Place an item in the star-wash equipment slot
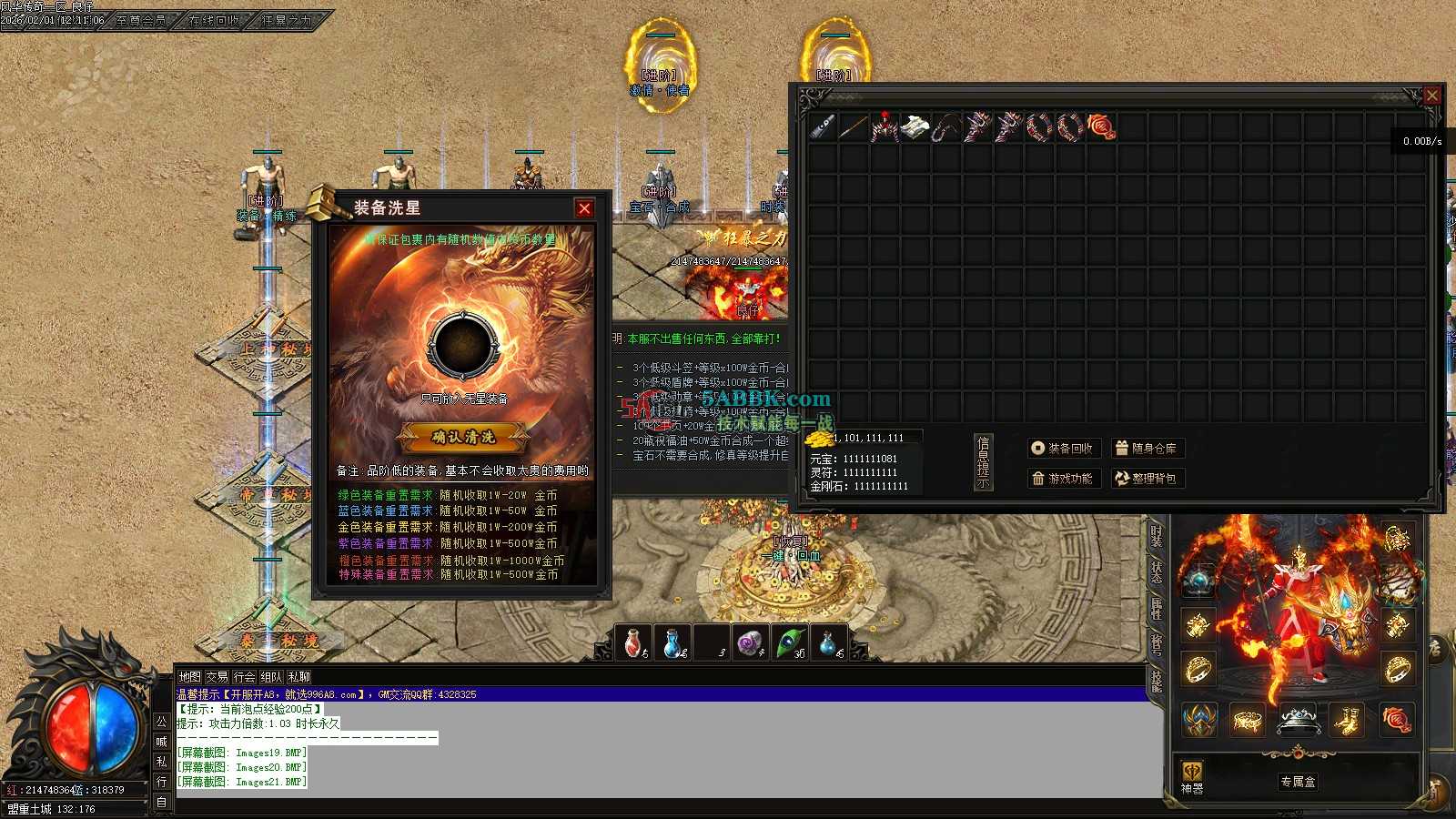The width and height of the screenshot is (1456, 819). pyautogui.click(x=464, y=344)
